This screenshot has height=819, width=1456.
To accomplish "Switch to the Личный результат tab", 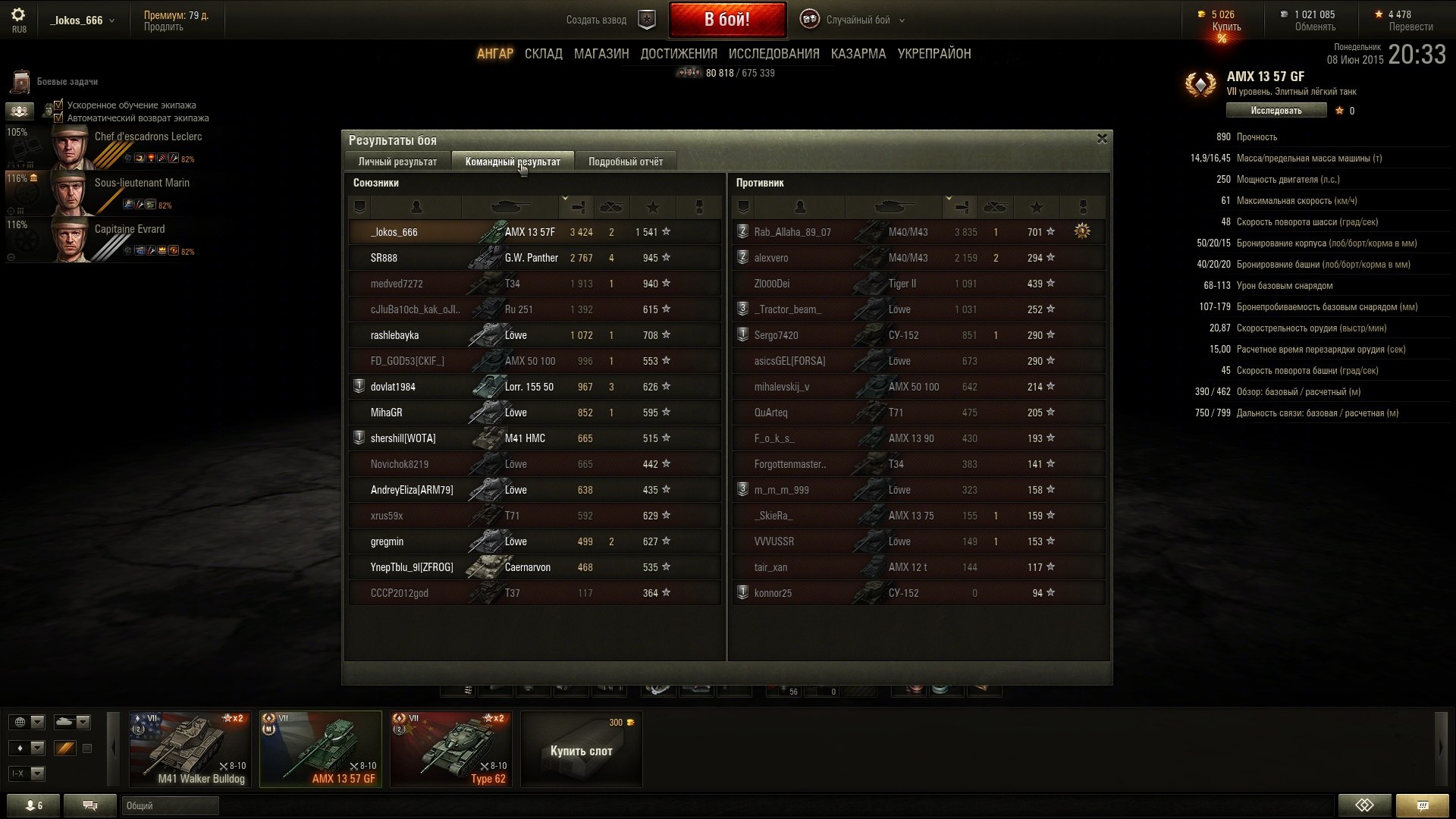I will pyautogui.click(x=397, y=162).
